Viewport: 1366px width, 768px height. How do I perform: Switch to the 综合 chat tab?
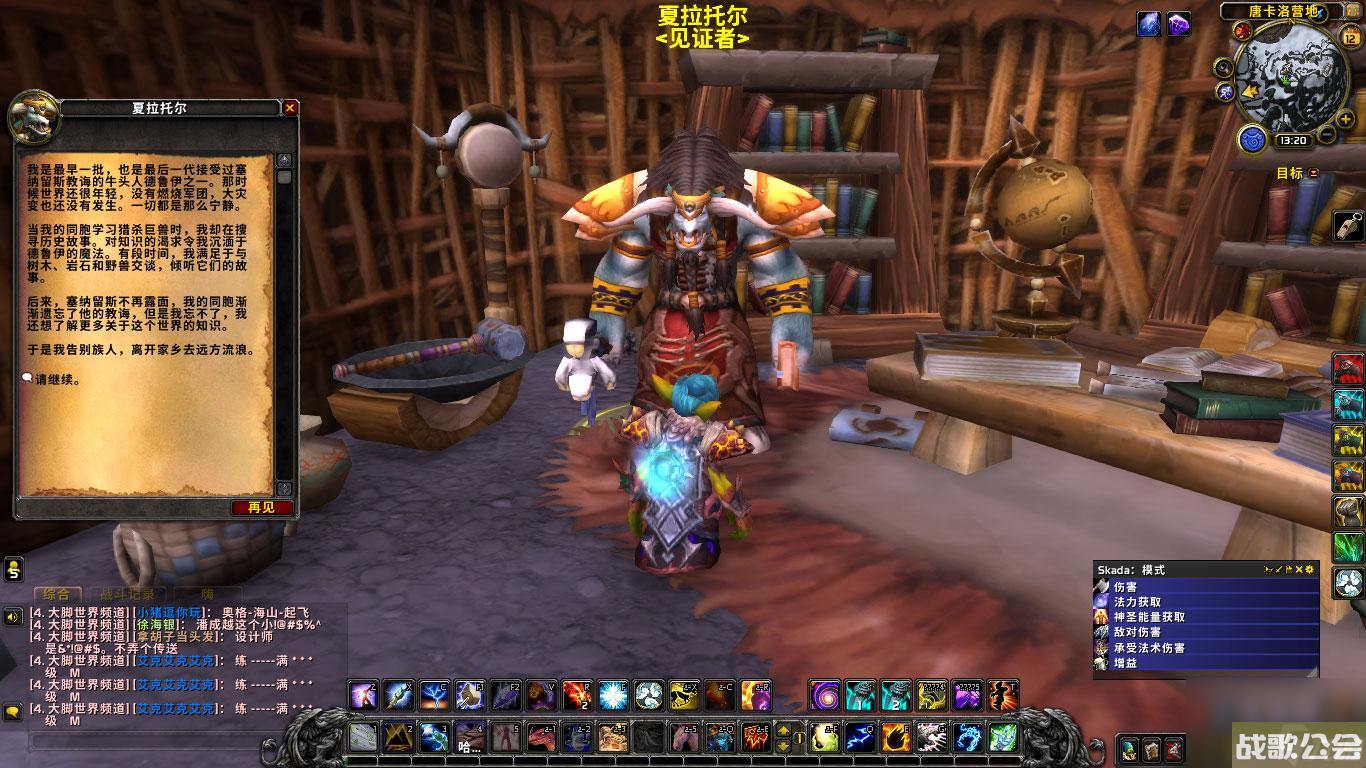[x=55, y=594]
